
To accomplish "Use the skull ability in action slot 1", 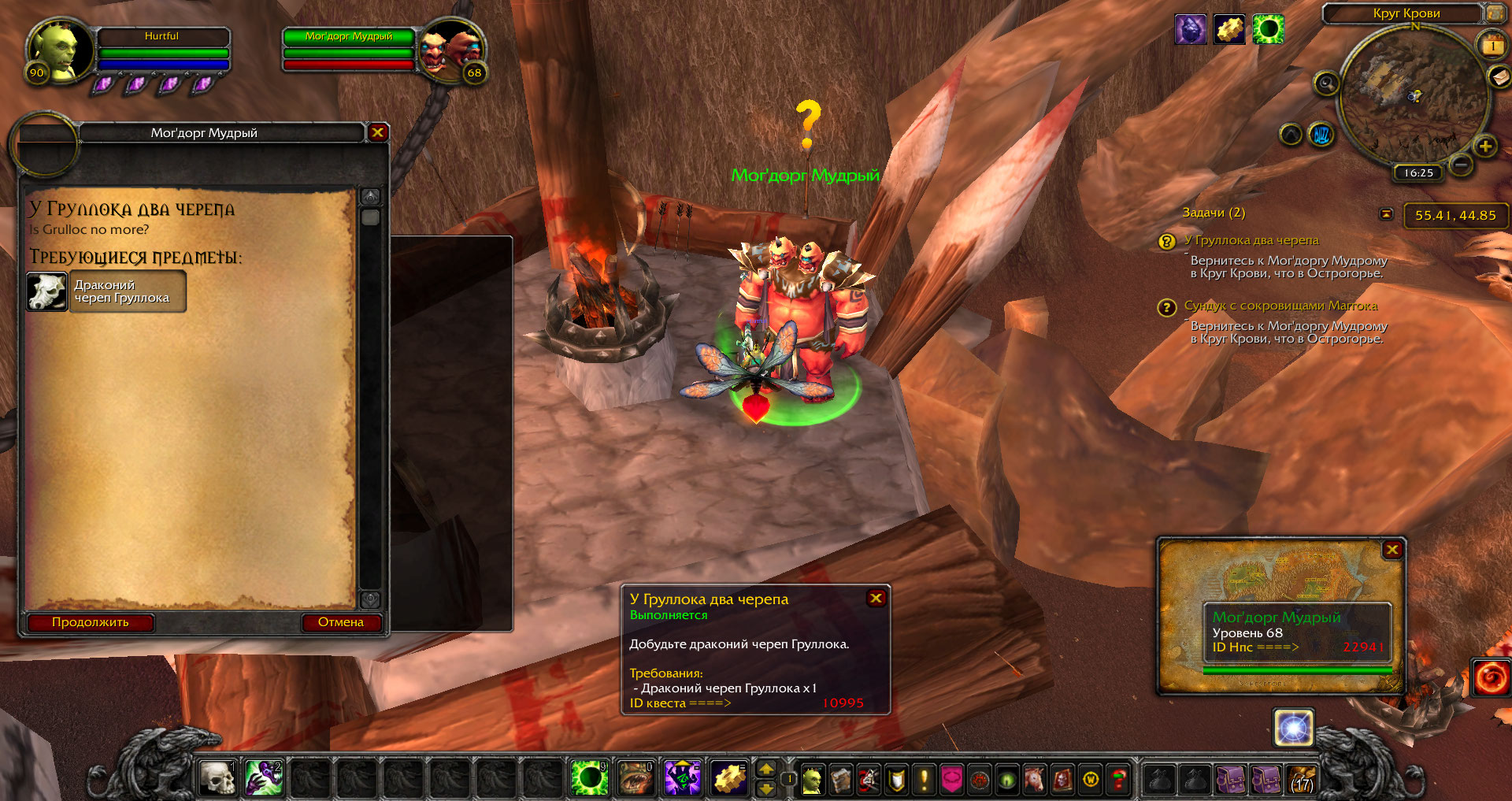I will (x=217, y=778).
